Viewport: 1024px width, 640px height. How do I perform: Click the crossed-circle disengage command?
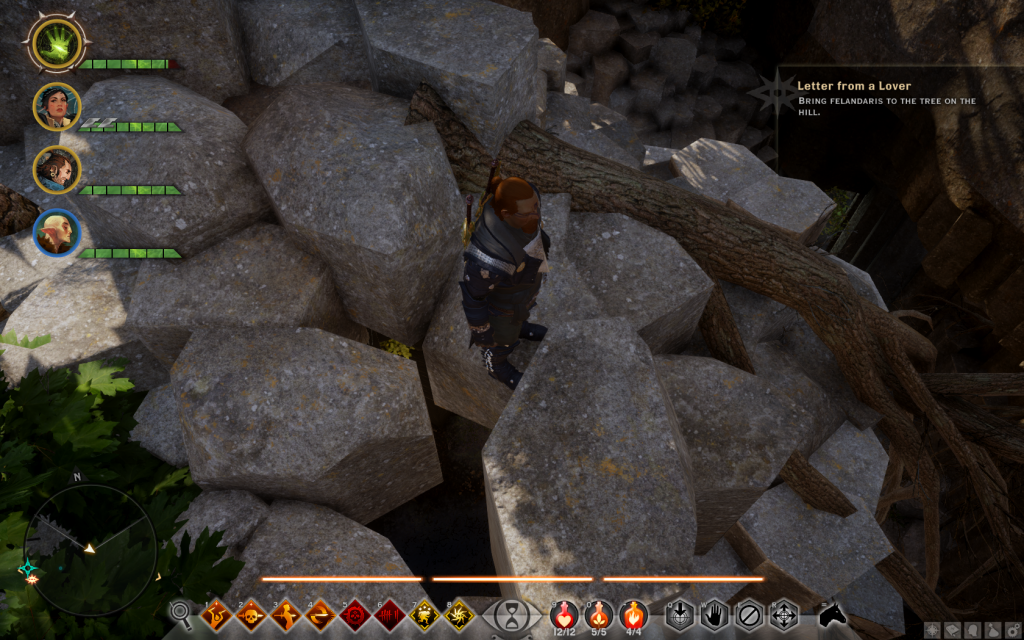coord(749,613)
